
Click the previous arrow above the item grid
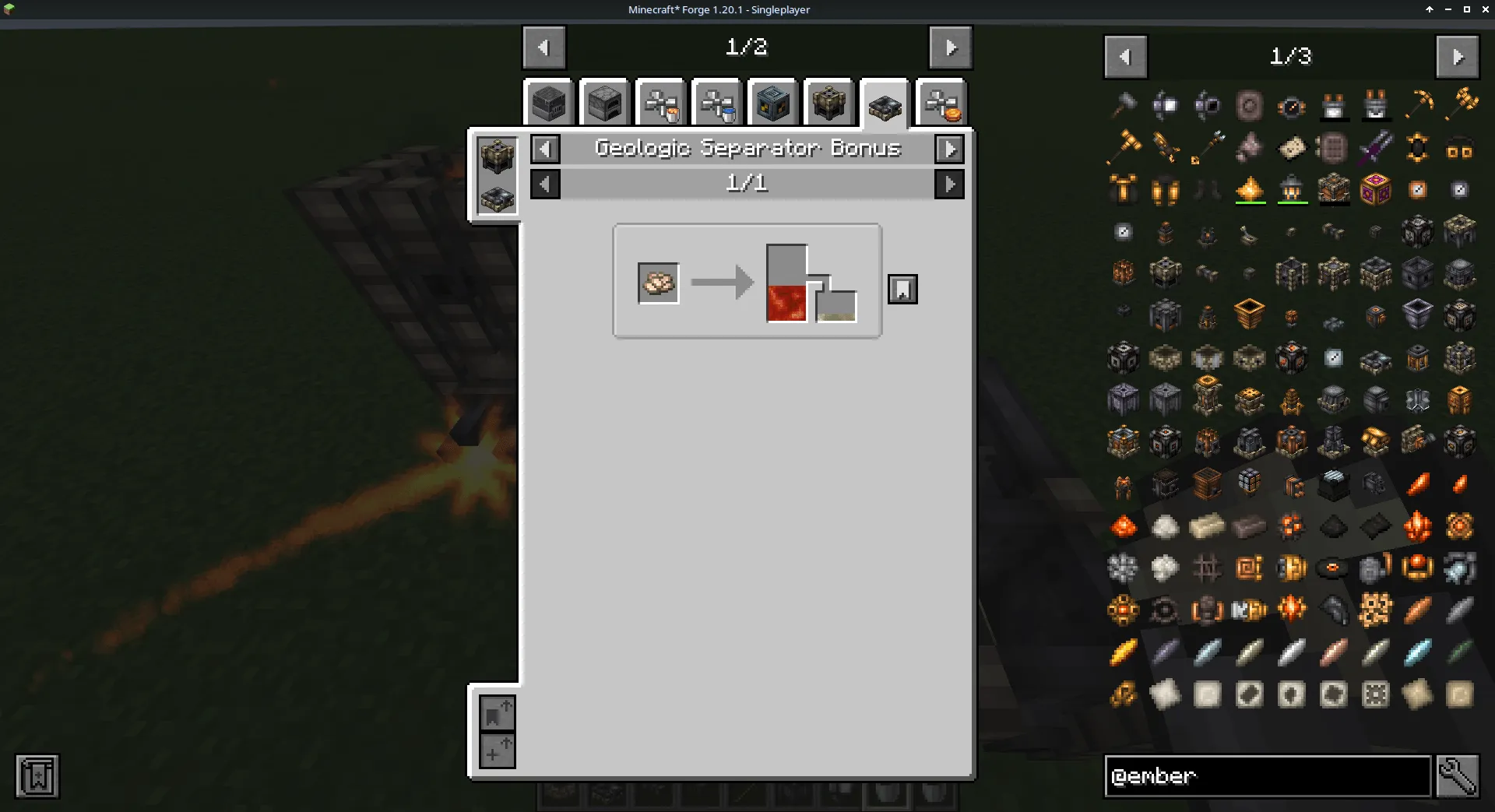[1124, 56]
